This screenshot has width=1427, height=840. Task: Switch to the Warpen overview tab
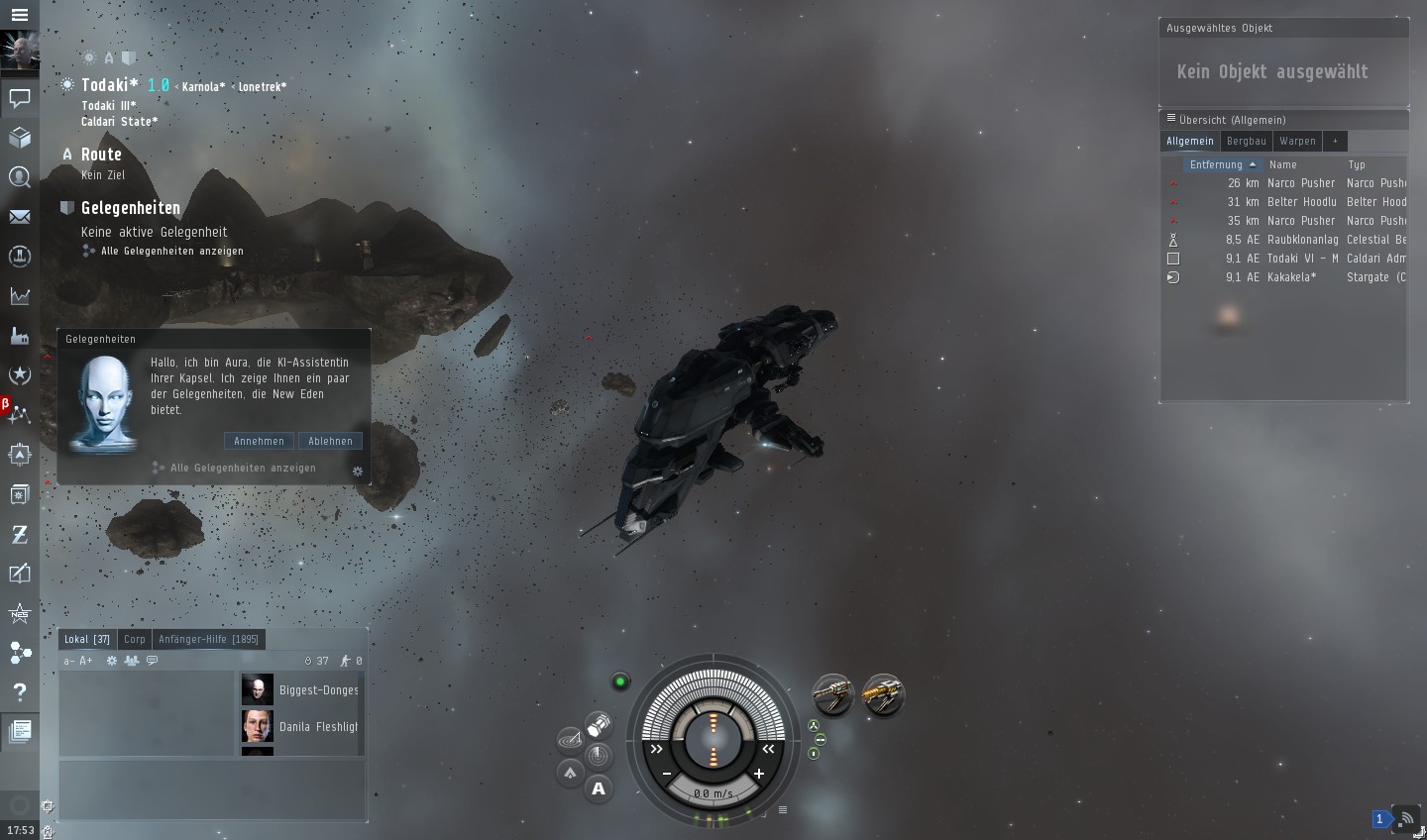tap(1297, 141)
